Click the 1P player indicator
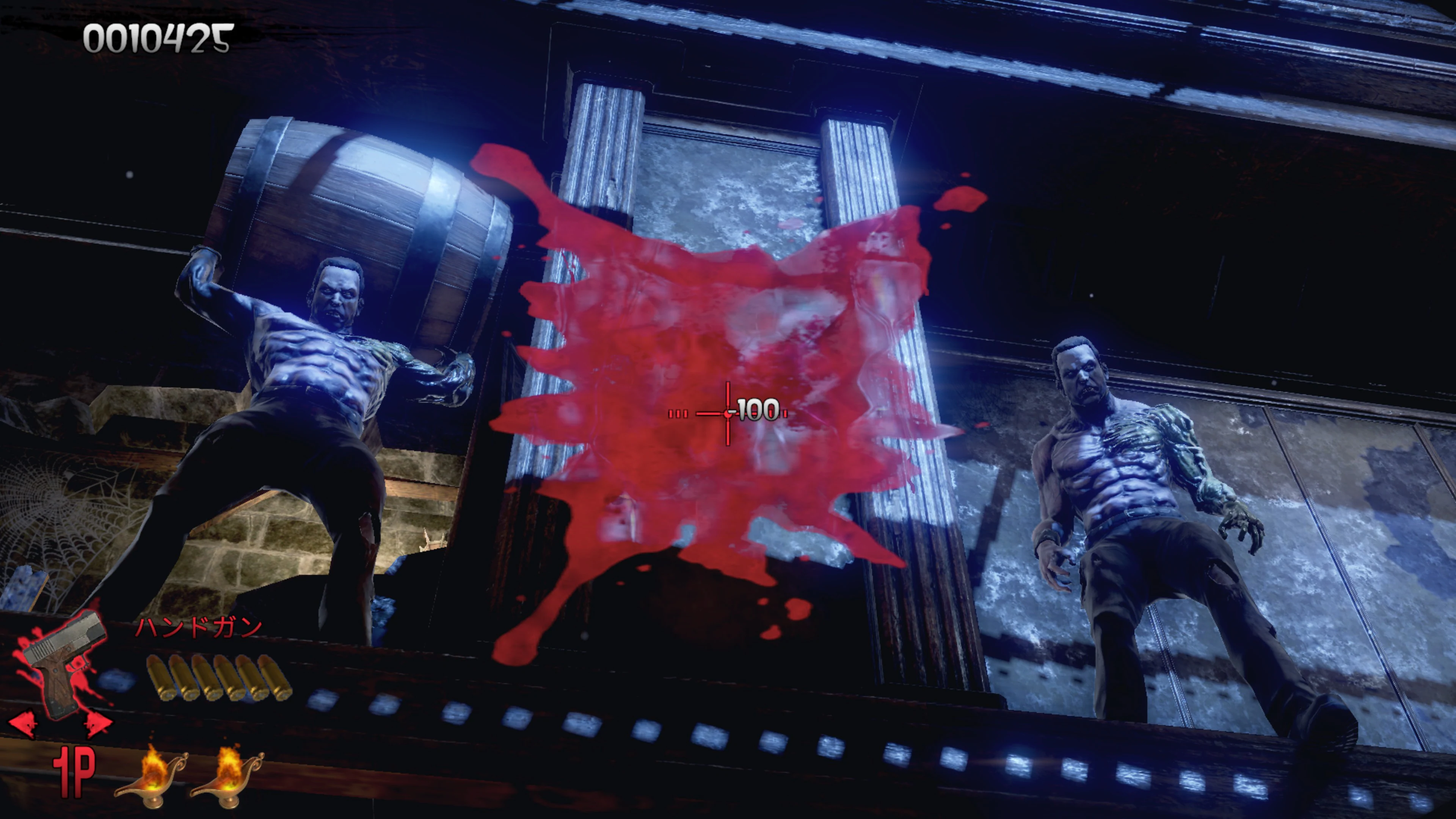The height and width of the screenshot is (819, 1456). tap(74, 772)
